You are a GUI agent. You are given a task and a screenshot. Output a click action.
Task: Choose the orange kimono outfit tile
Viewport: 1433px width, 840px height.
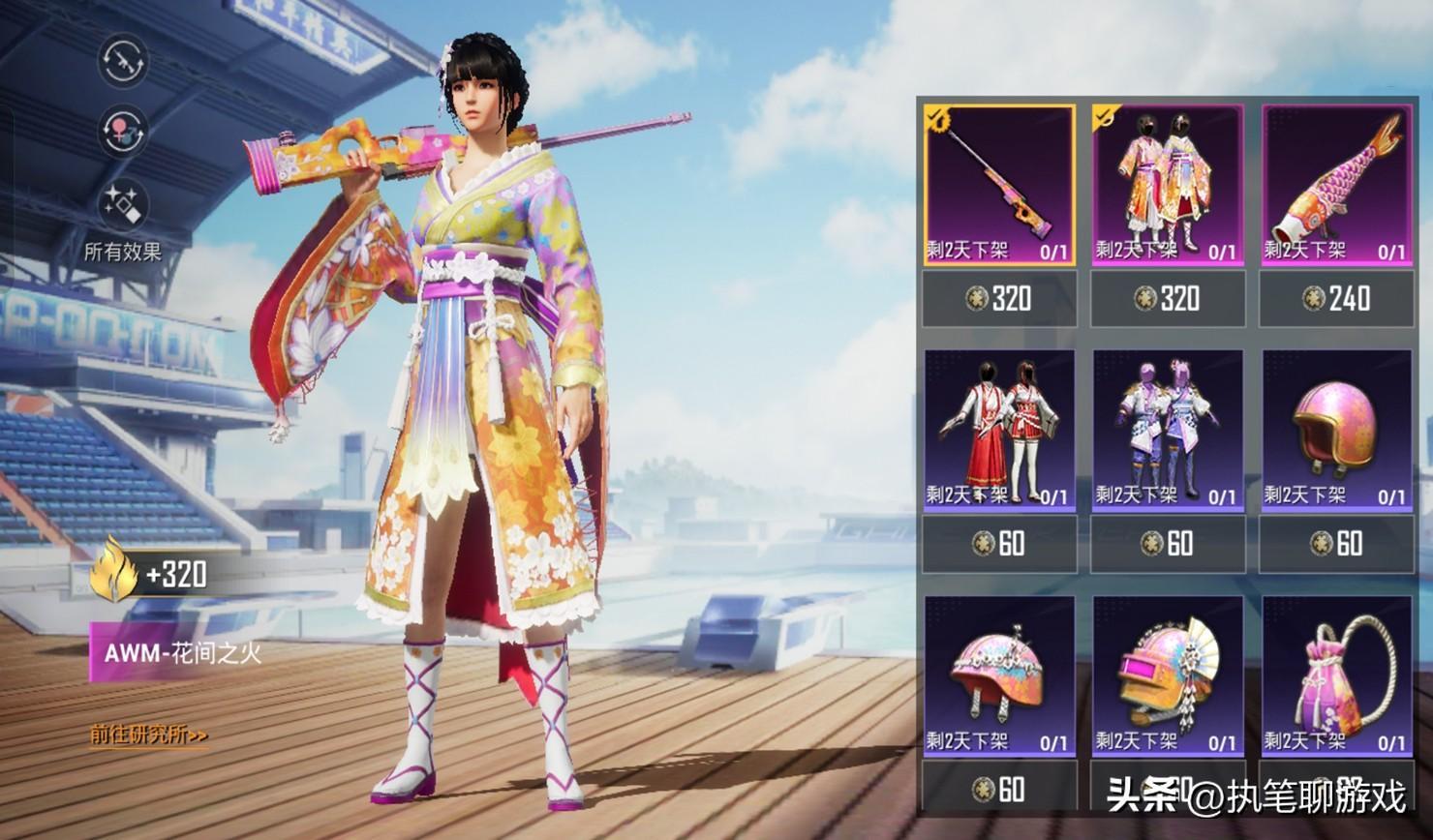[x=1168, y=184]
